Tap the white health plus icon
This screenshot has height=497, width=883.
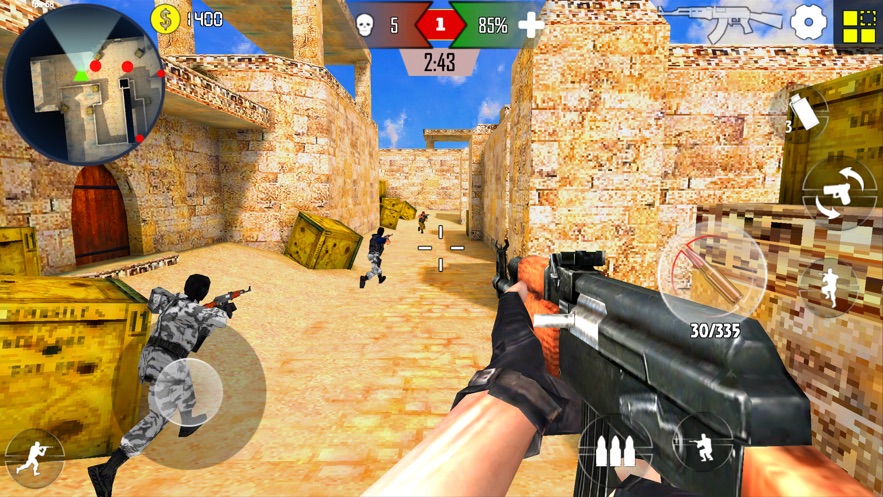[x=531, y=26]
